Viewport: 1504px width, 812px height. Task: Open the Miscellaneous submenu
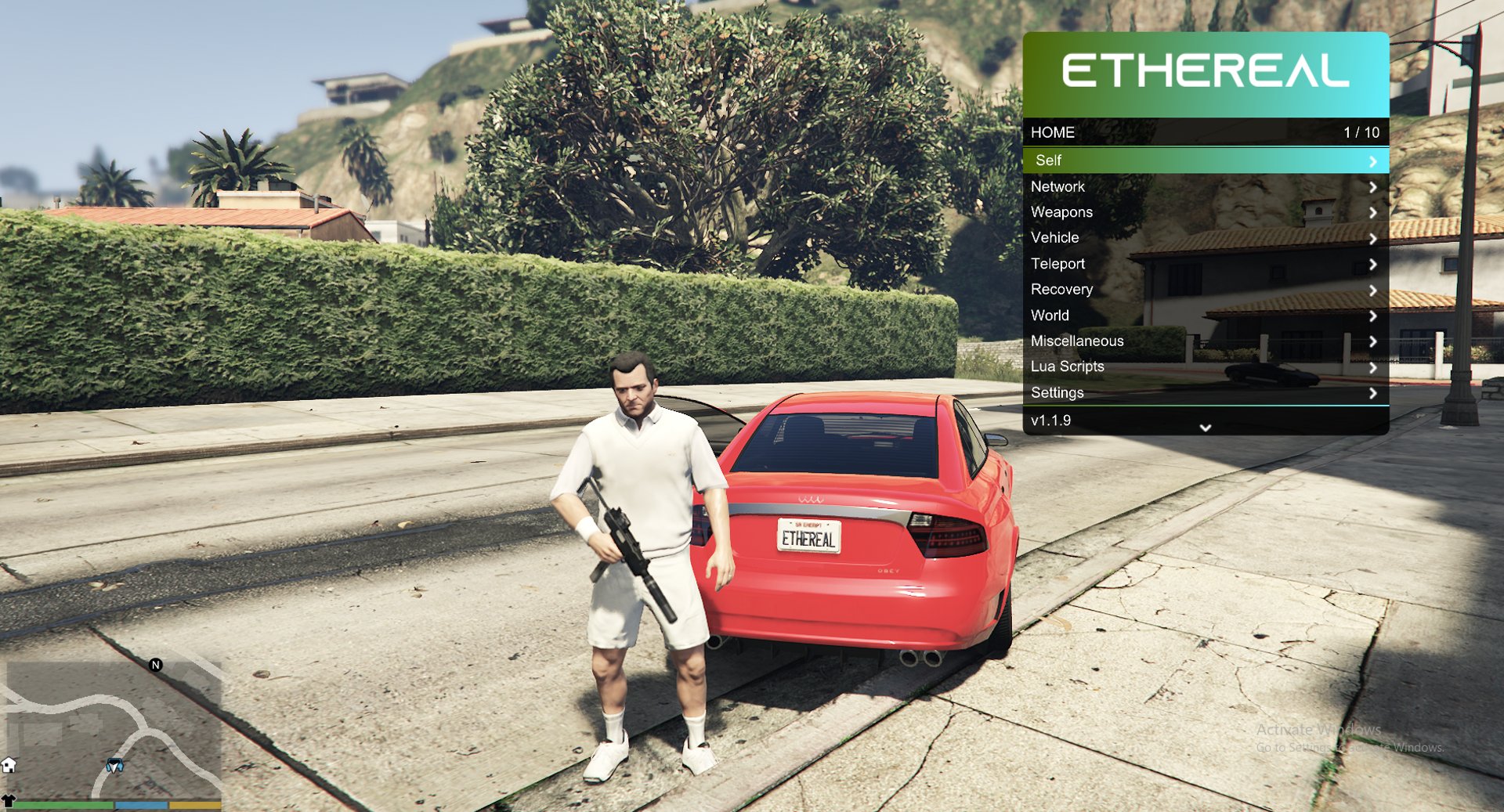point(1205,341)
